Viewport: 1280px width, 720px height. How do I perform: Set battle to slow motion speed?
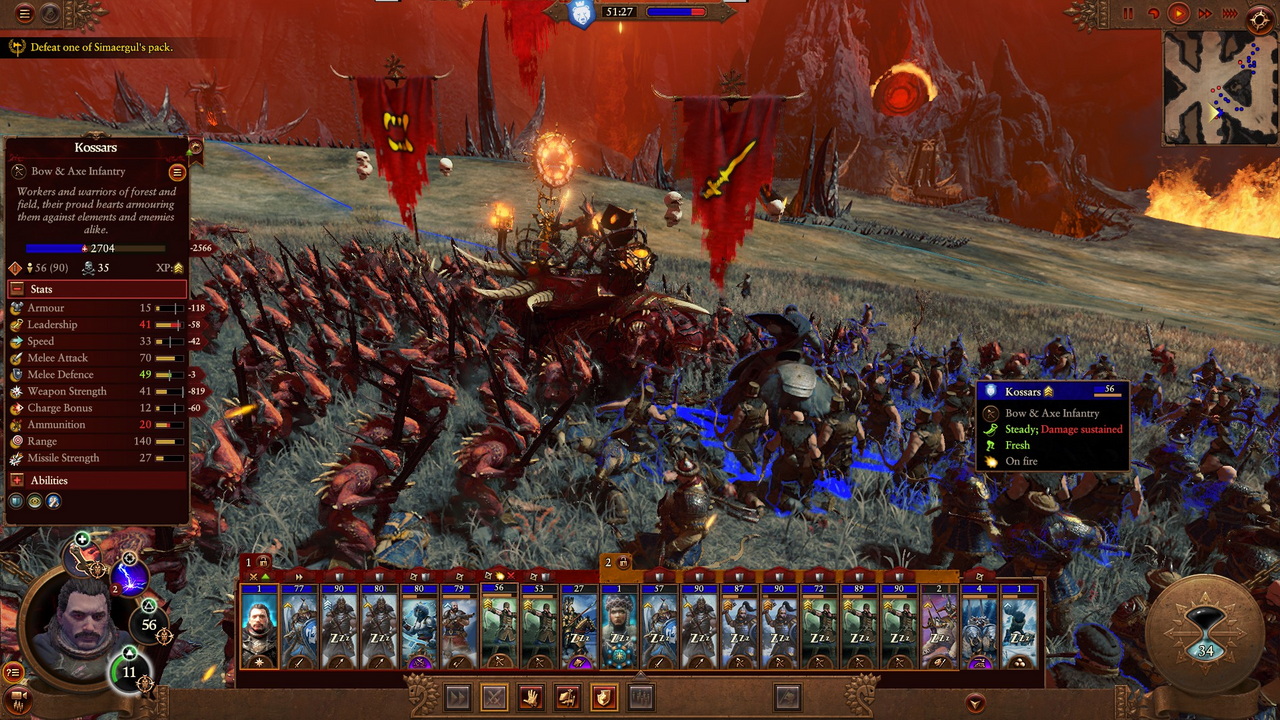(x=1153, y=14)
